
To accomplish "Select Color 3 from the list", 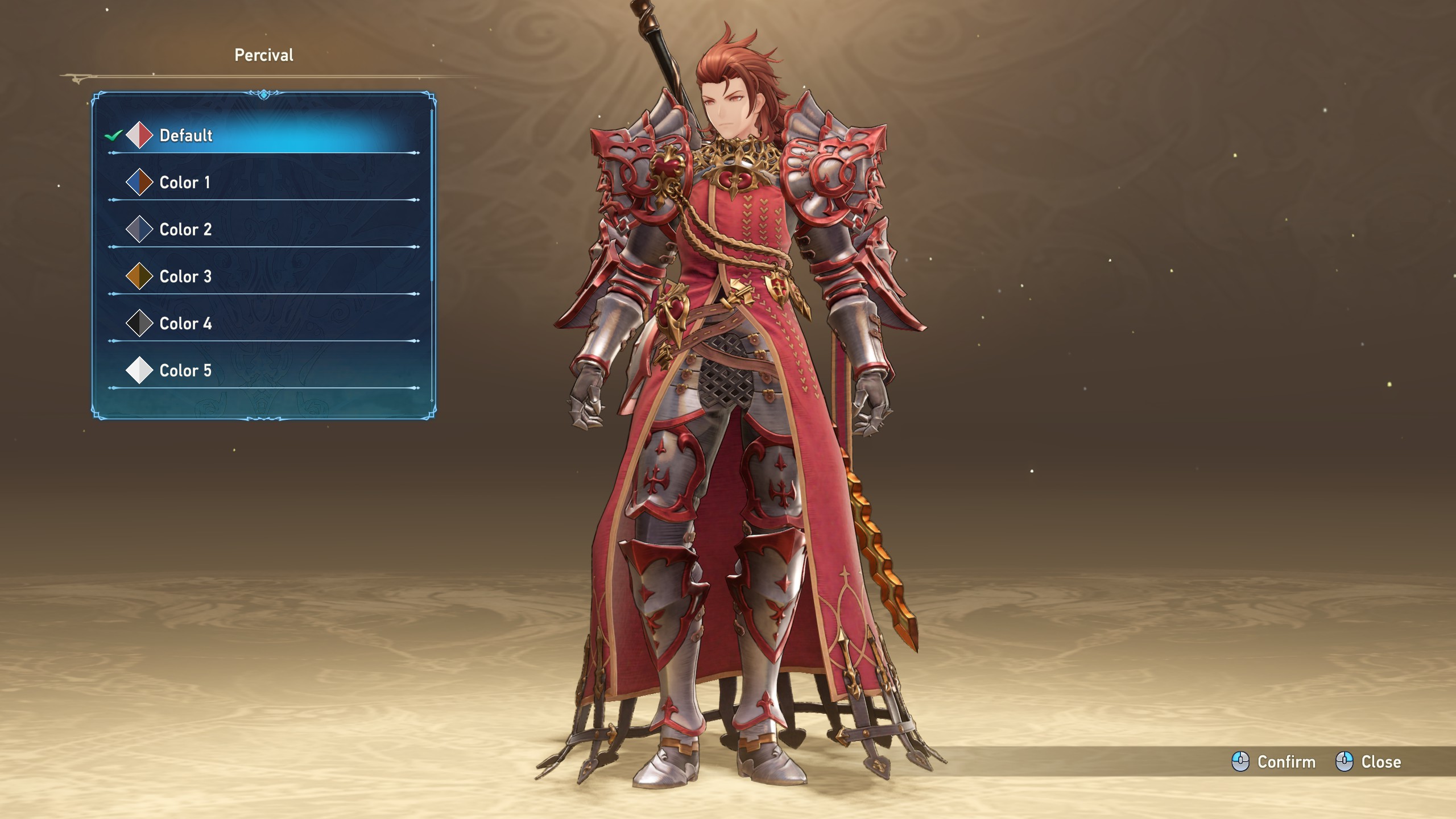I will pos(185,277).
